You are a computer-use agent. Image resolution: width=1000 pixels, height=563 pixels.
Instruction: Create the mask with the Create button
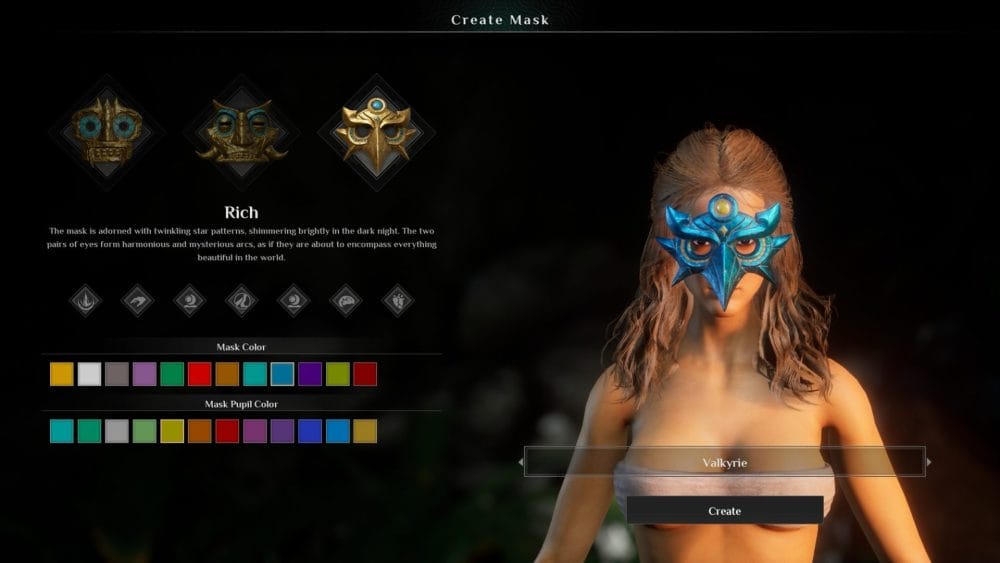(x=724, y=510)
